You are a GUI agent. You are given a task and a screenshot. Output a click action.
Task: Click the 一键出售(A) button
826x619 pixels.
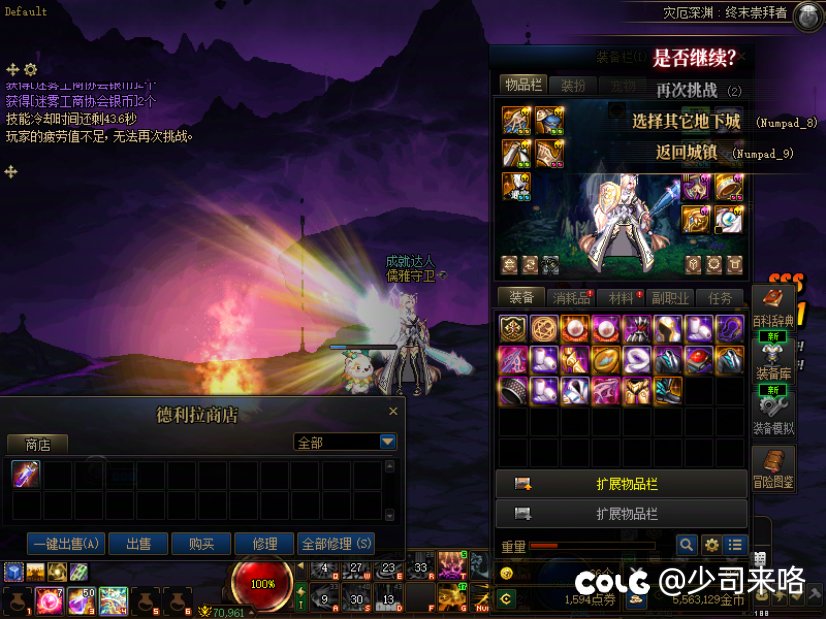pos(67,544)
